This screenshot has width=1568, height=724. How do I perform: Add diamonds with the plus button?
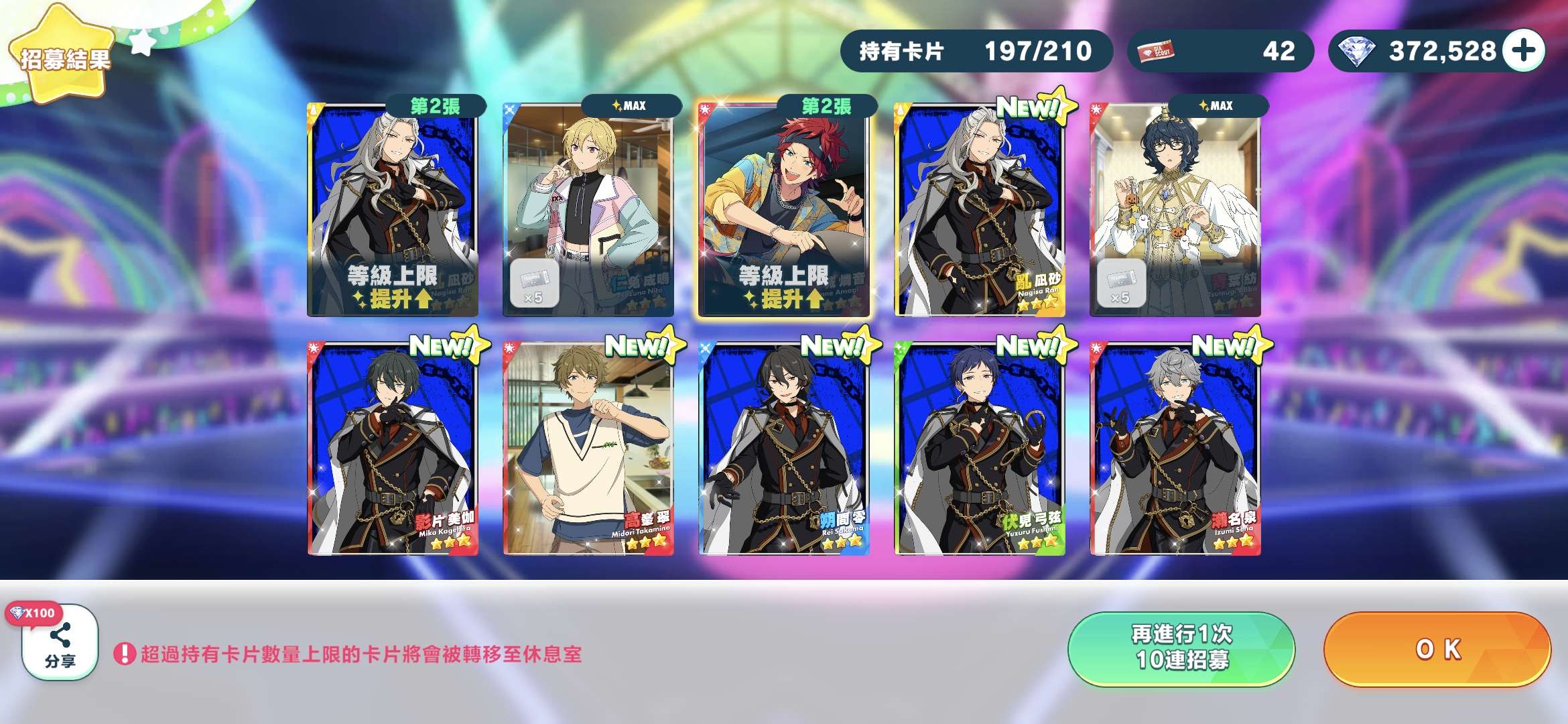pos(1524,51)
